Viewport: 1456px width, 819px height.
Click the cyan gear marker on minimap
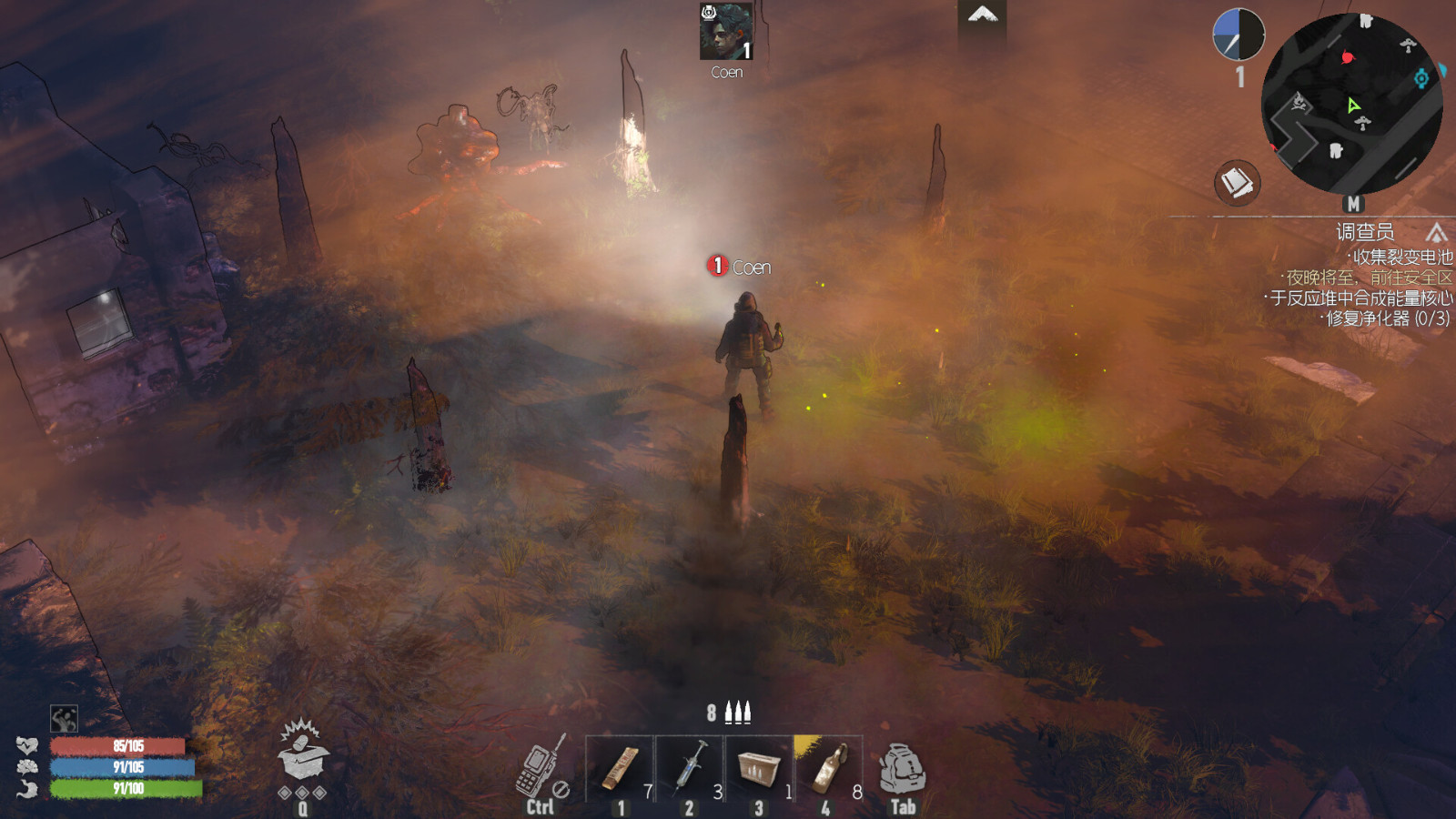1421,79
